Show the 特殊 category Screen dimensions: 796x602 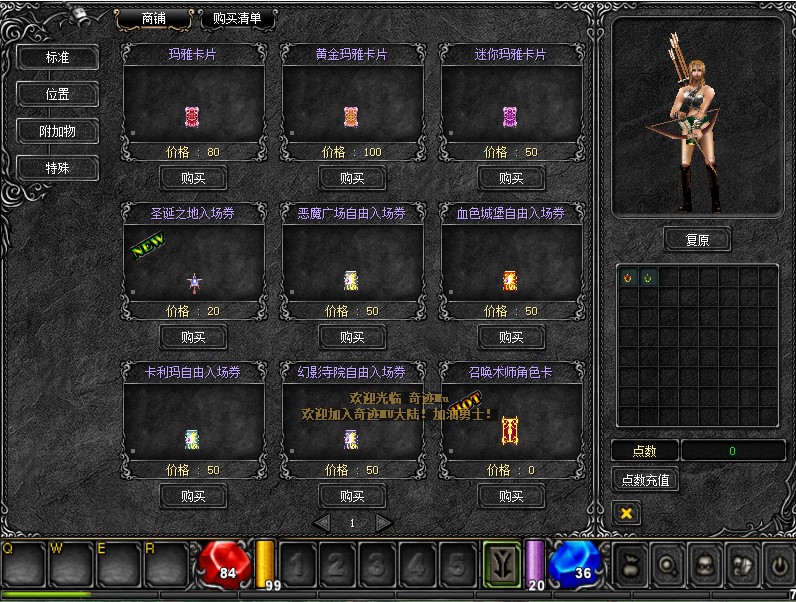[57, 168]
